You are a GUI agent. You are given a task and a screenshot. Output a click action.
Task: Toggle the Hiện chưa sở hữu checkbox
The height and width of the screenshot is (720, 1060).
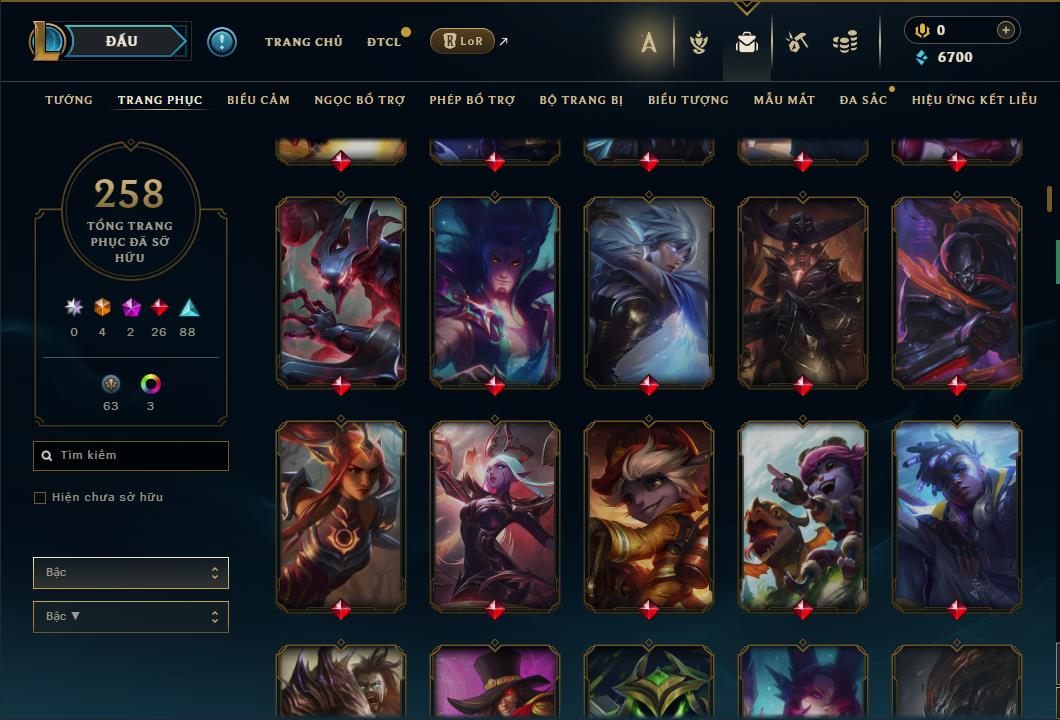tap(40, 498)
